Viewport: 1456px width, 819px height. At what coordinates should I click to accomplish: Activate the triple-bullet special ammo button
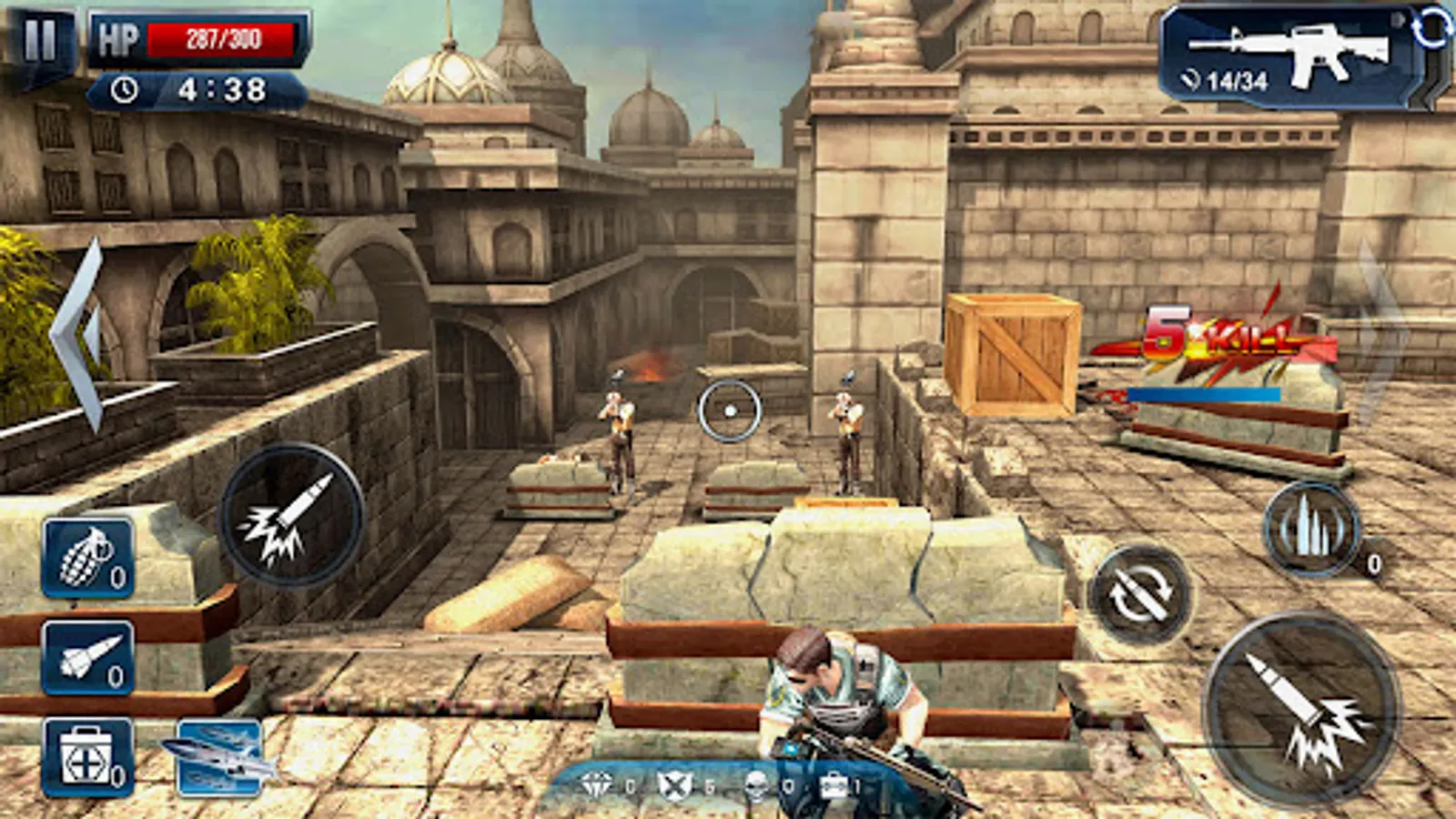click(x=1312, y=530)
